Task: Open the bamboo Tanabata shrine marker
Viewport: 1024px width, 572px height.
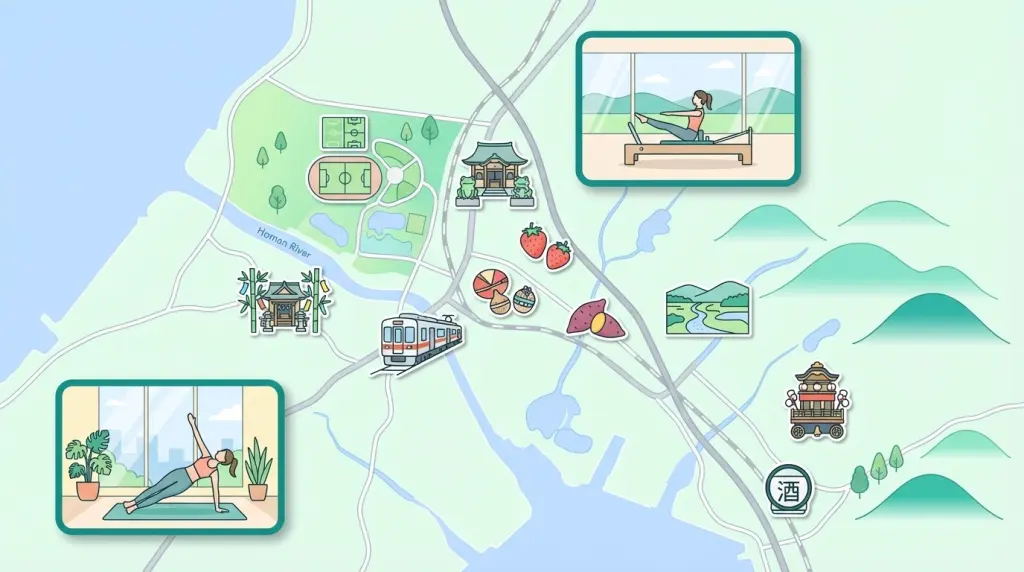Action: pos(285,301)
